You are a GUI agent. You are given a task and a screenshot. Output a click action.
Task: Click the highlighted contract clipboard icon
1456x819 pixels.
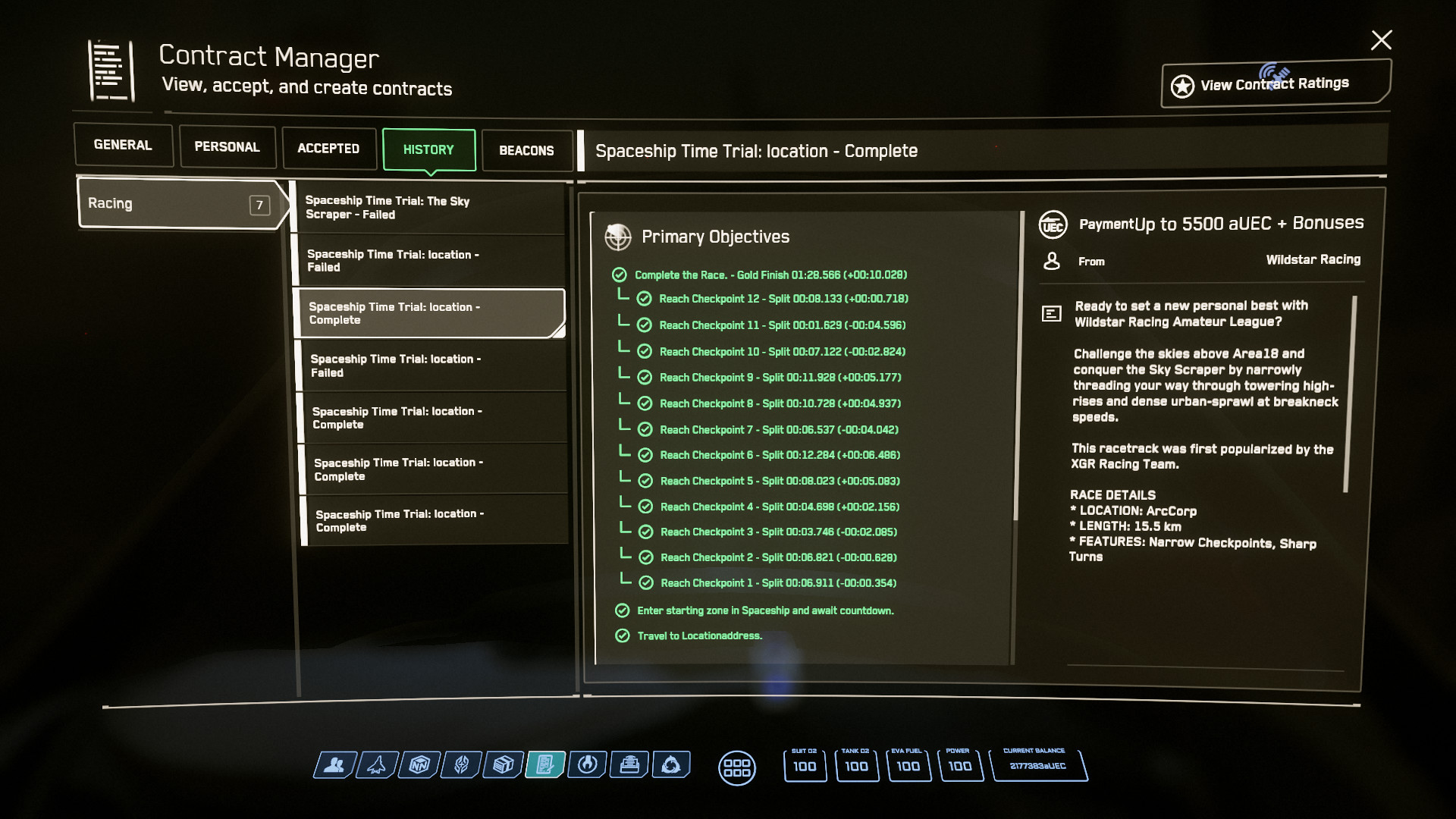pos(545,765)
